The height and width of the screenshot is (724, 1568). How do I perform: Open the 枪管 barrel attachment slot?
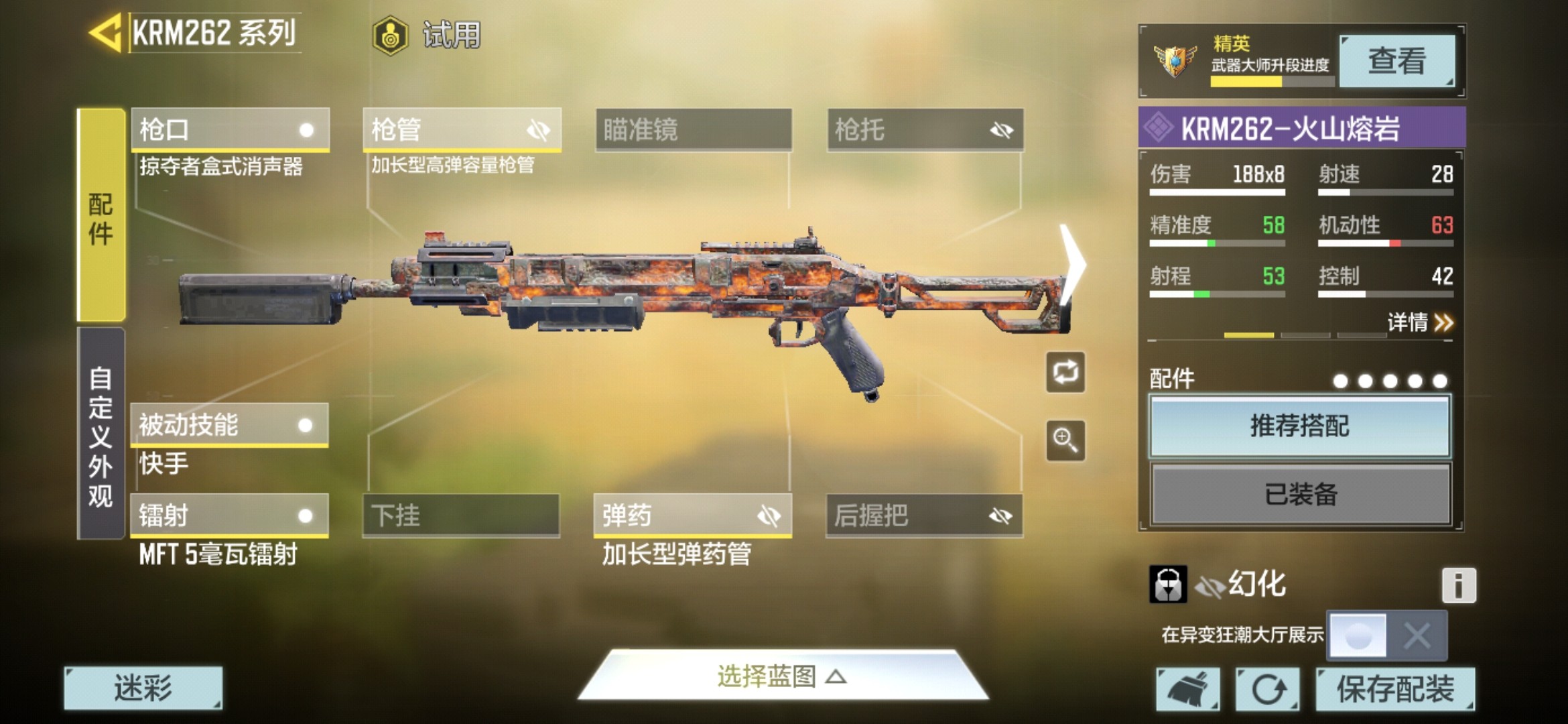[x=462, y=129]
